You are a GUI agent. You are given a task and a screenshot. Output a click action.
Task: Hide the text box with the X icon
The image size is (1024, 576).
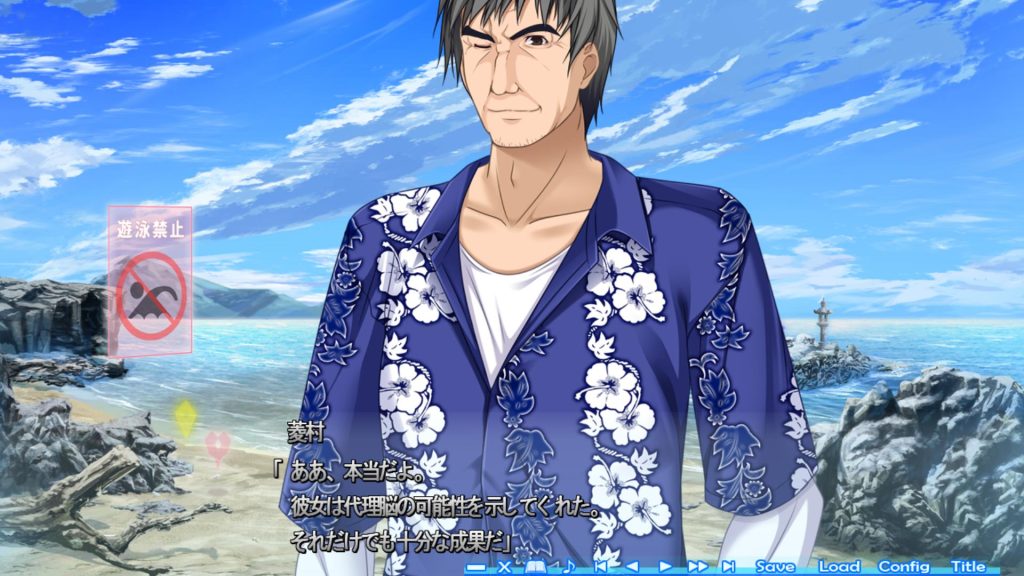point(504,567)
